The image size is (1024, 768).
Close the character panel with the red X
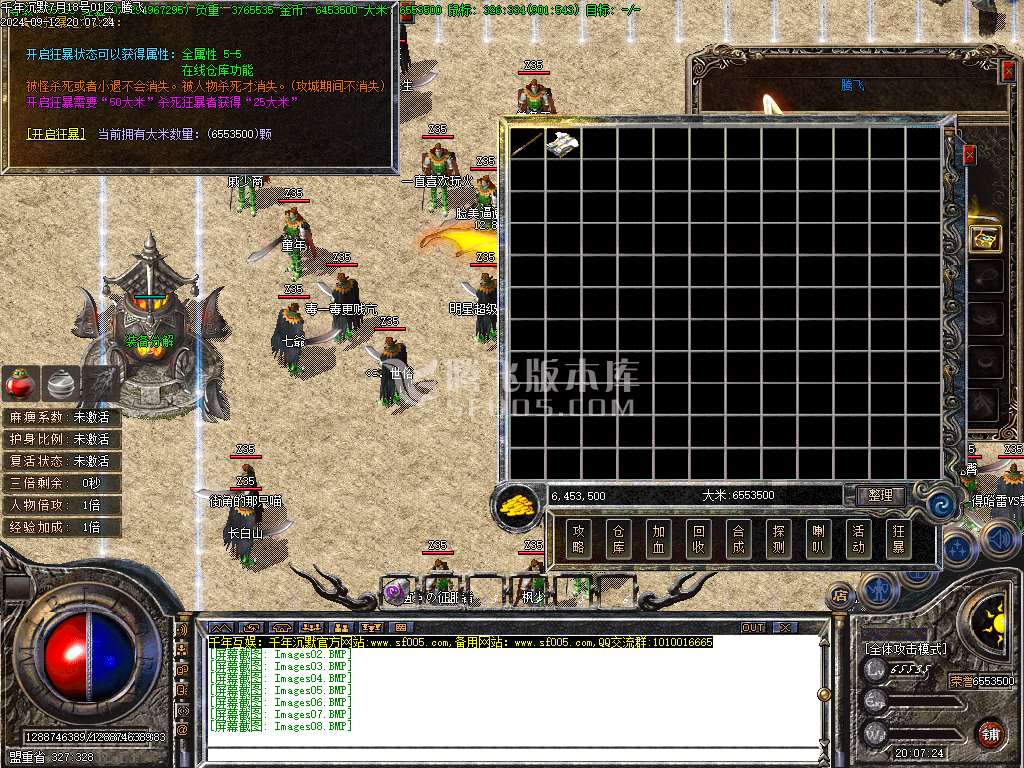click(x=968, y=155)
